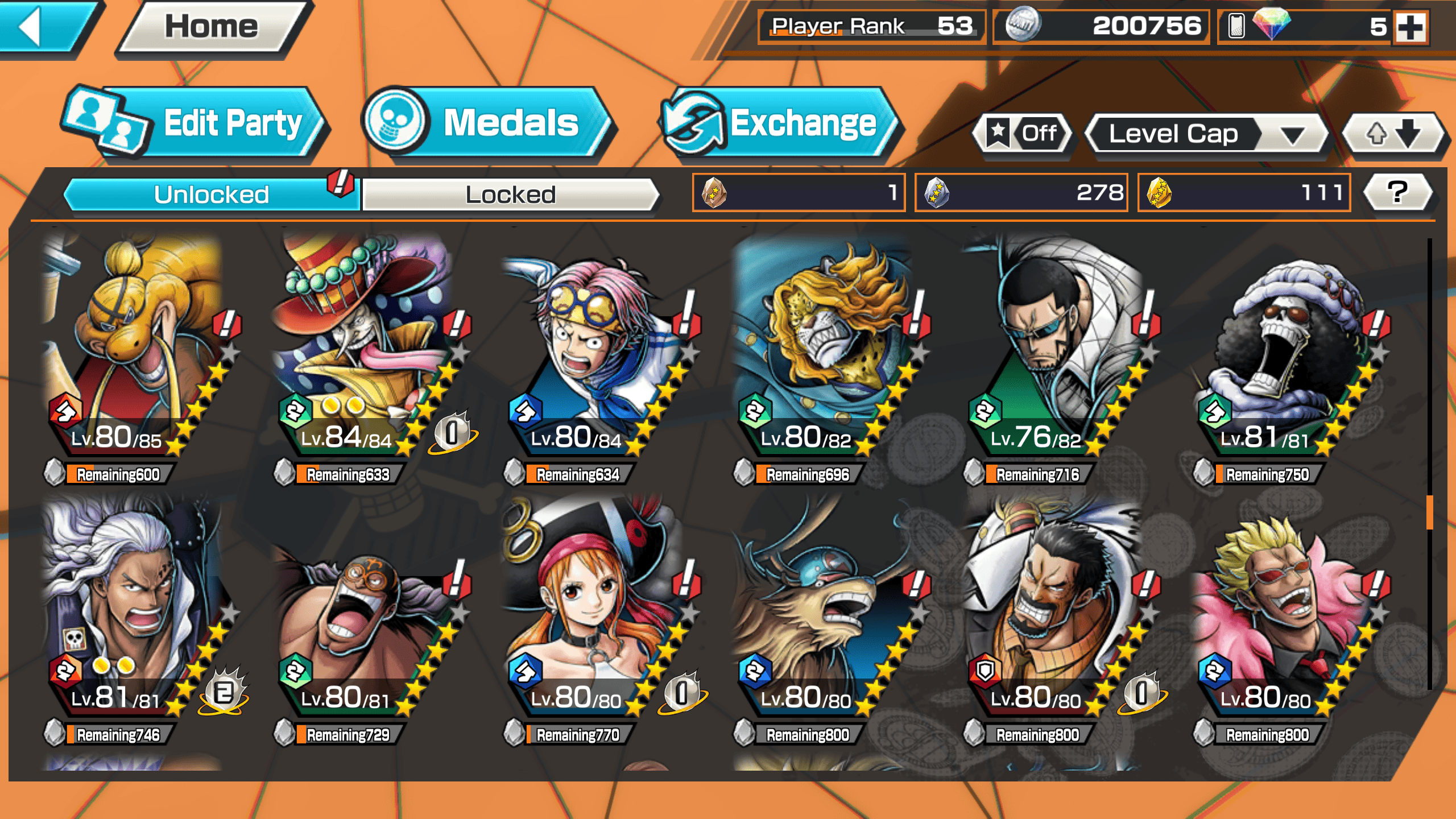Open the Medals screen
Screen dimensions: 1456x819
point(489,123)
